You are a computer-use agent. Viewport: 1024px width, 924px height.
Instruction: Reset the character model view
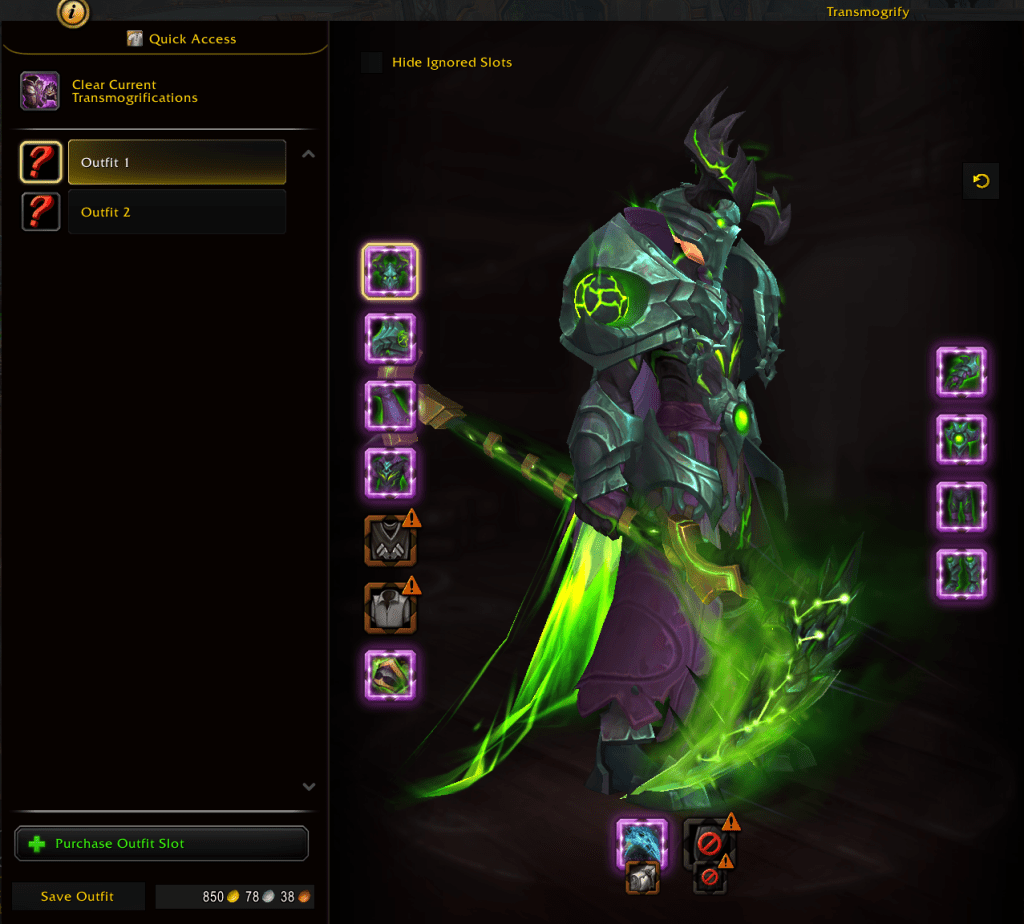coord(981,181)
